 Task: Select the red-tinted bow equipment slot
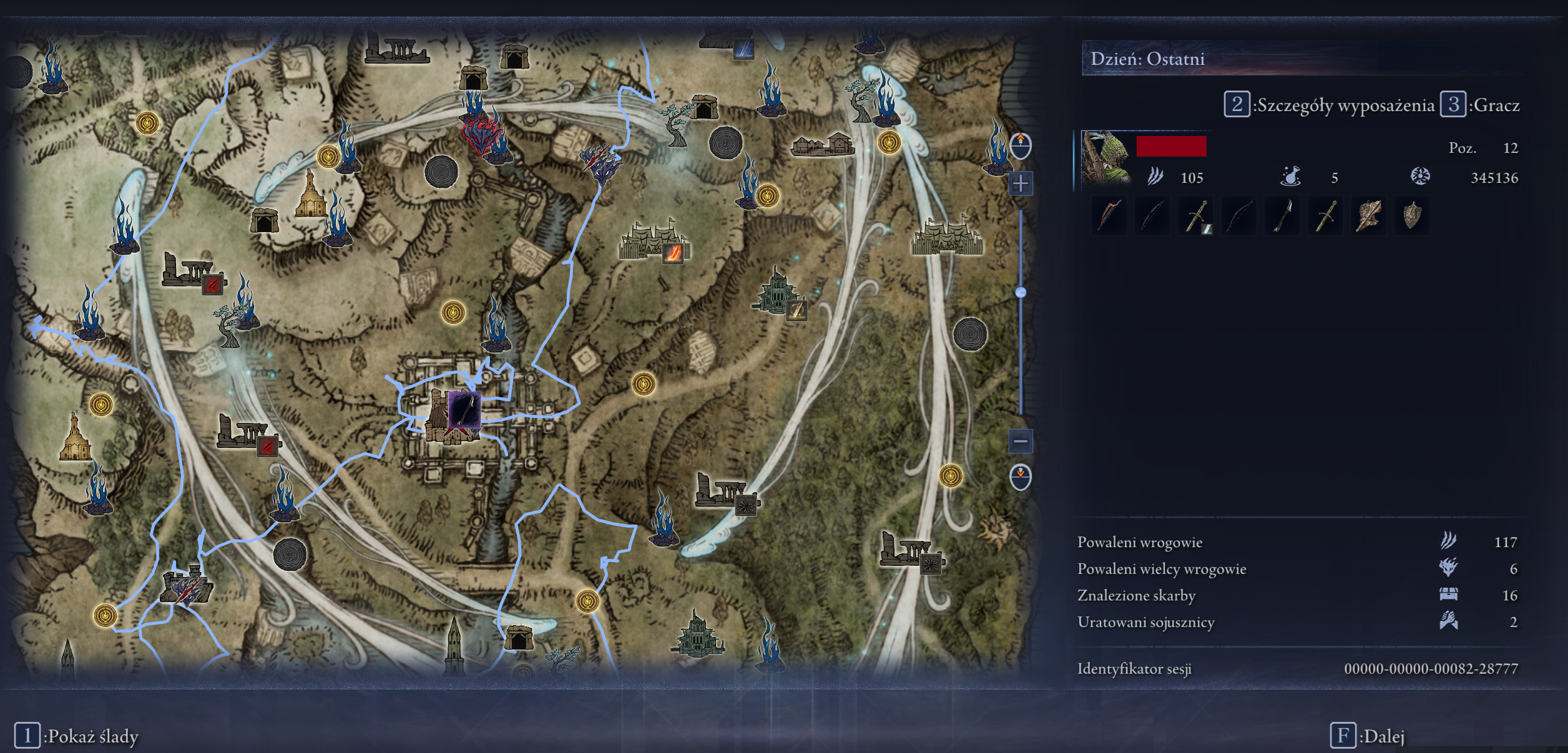(1109, 216)
